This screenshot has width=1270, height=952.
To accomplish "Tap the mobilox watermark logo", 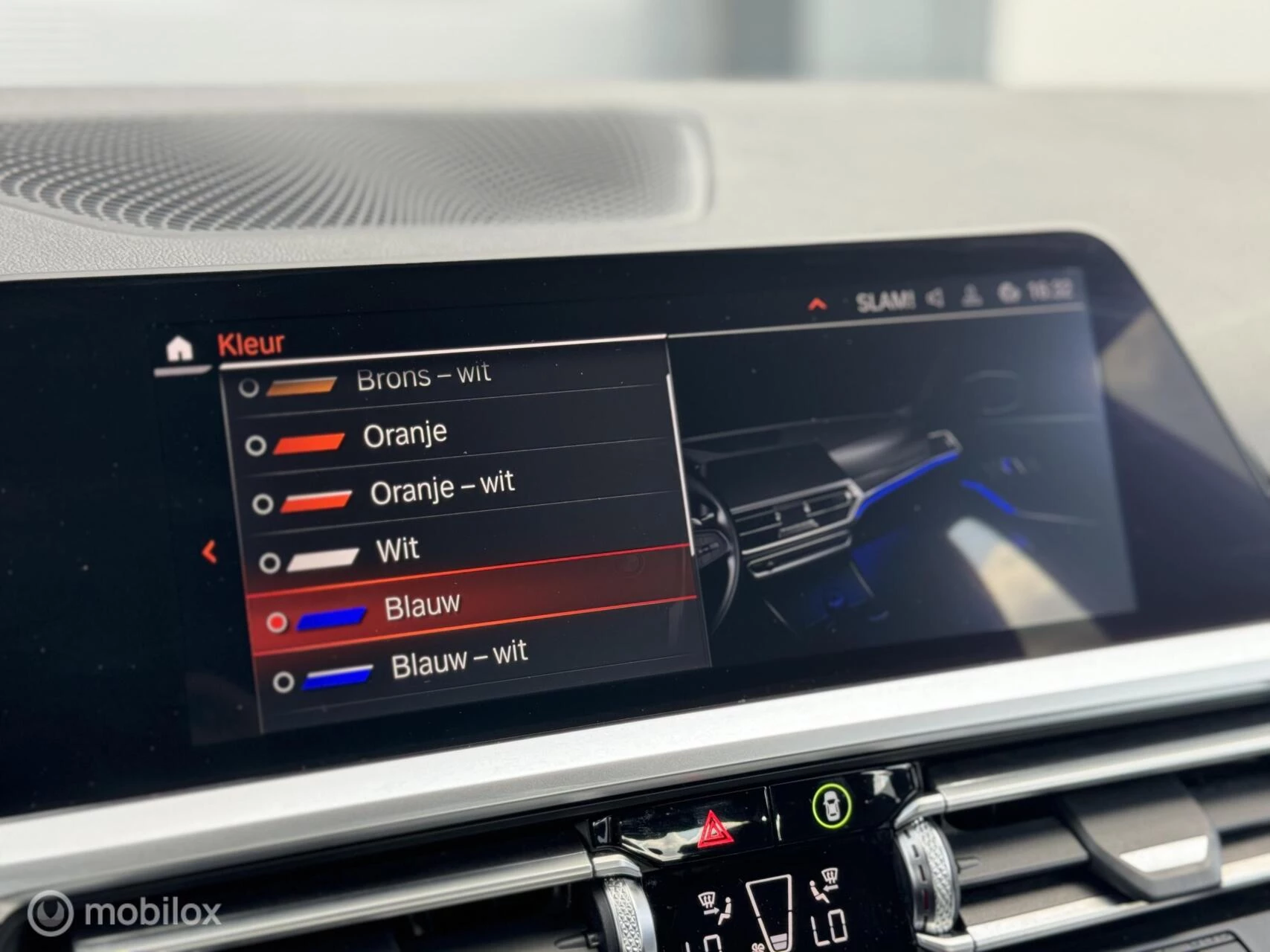I will coord(124,912).
